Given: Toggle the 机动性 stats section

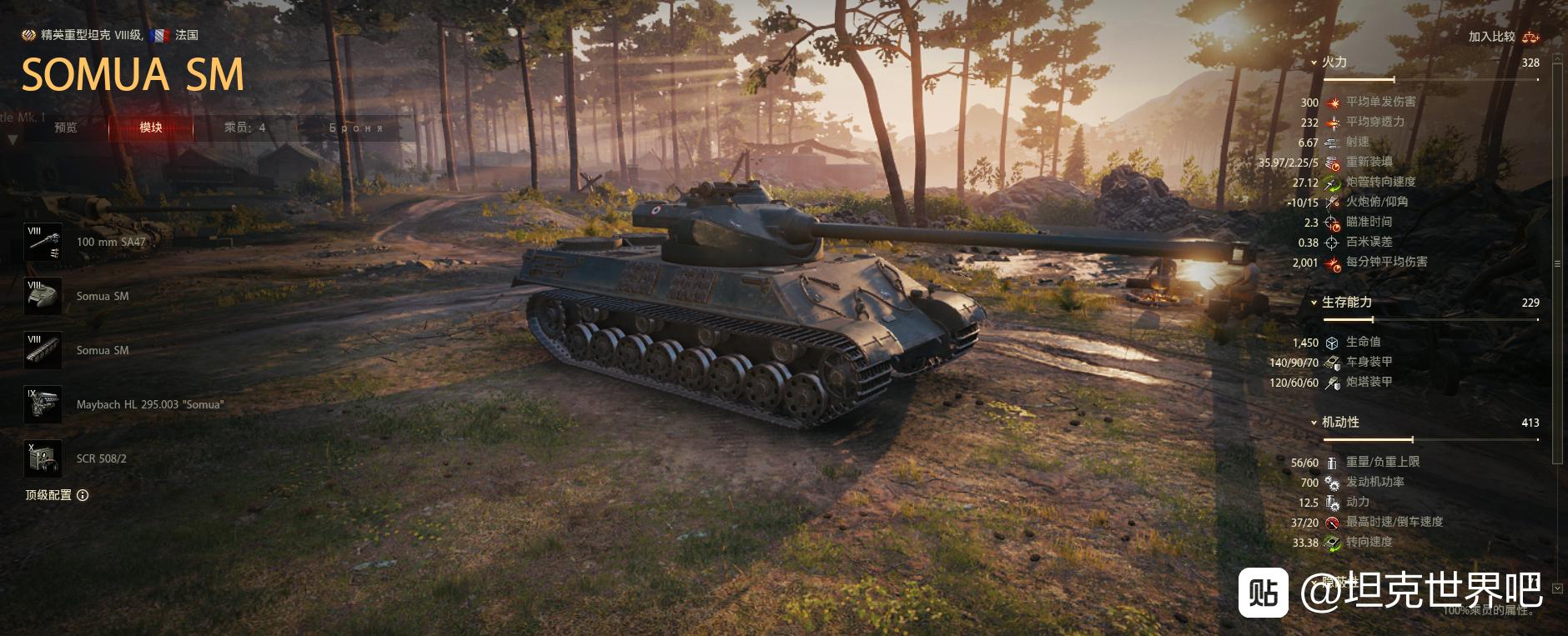Looking at the screenshot, I should (x=1314, y=423).
